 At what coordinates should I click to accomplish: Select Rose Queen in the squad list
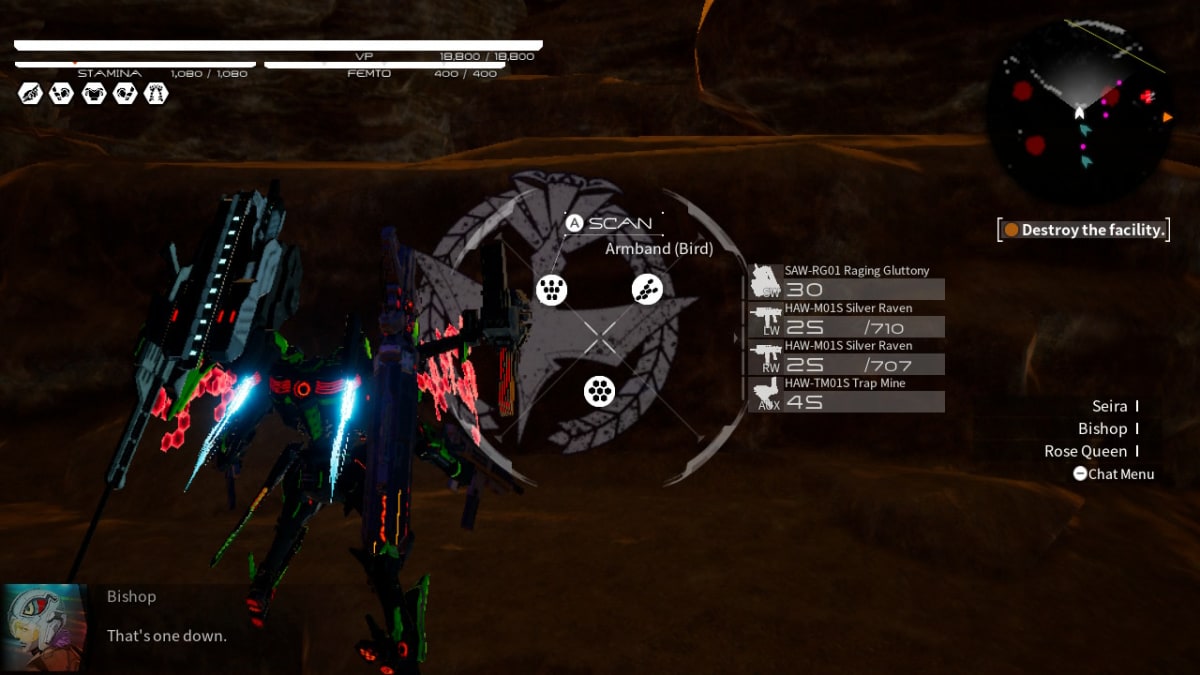pos(1085,451)
